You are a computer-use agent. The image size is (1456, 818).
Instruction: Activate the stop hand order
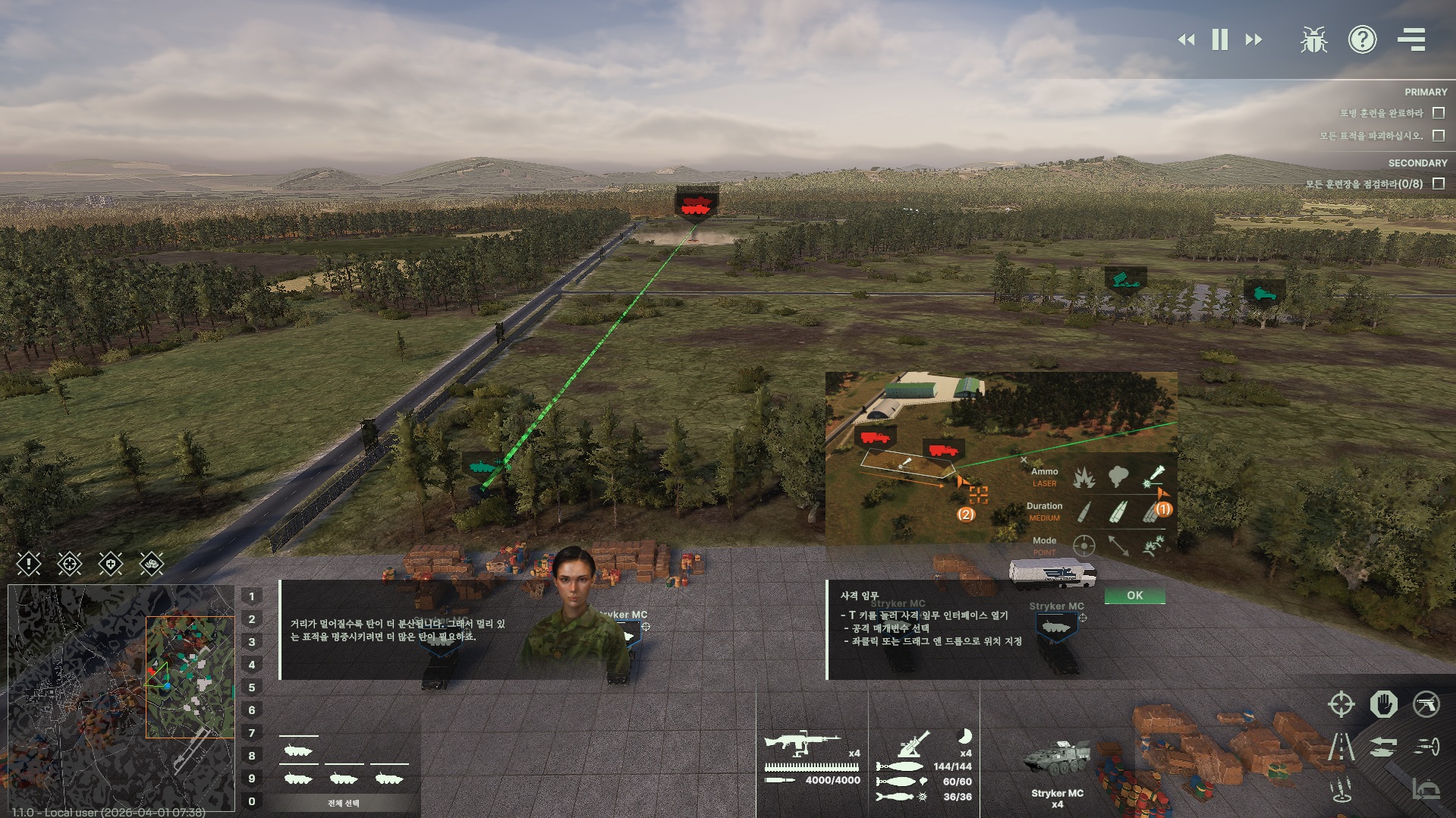point(1383,704)
